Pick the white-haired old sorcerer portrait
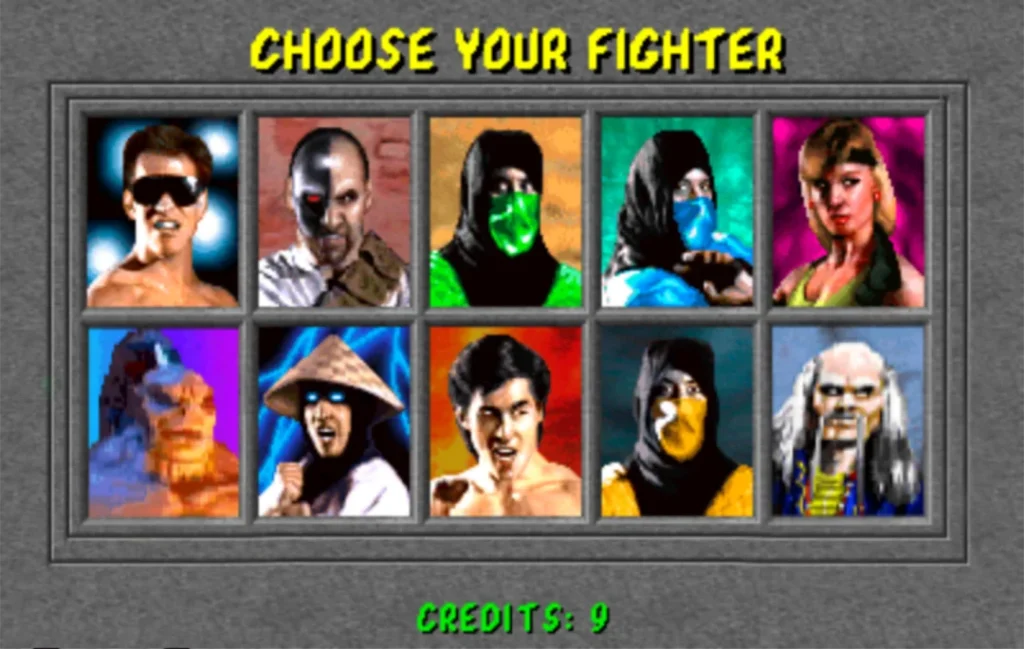The width and height of the screenshot is (1024, 649). point(848,422)
